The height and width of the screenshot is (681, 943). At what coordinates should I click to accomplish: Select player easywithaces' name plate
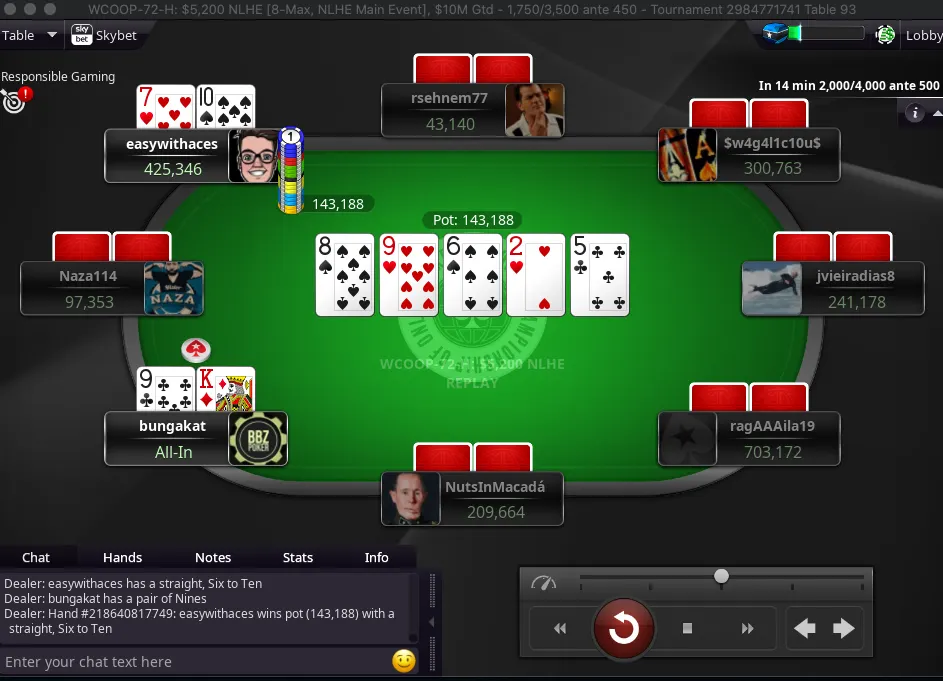coord(171,156)
